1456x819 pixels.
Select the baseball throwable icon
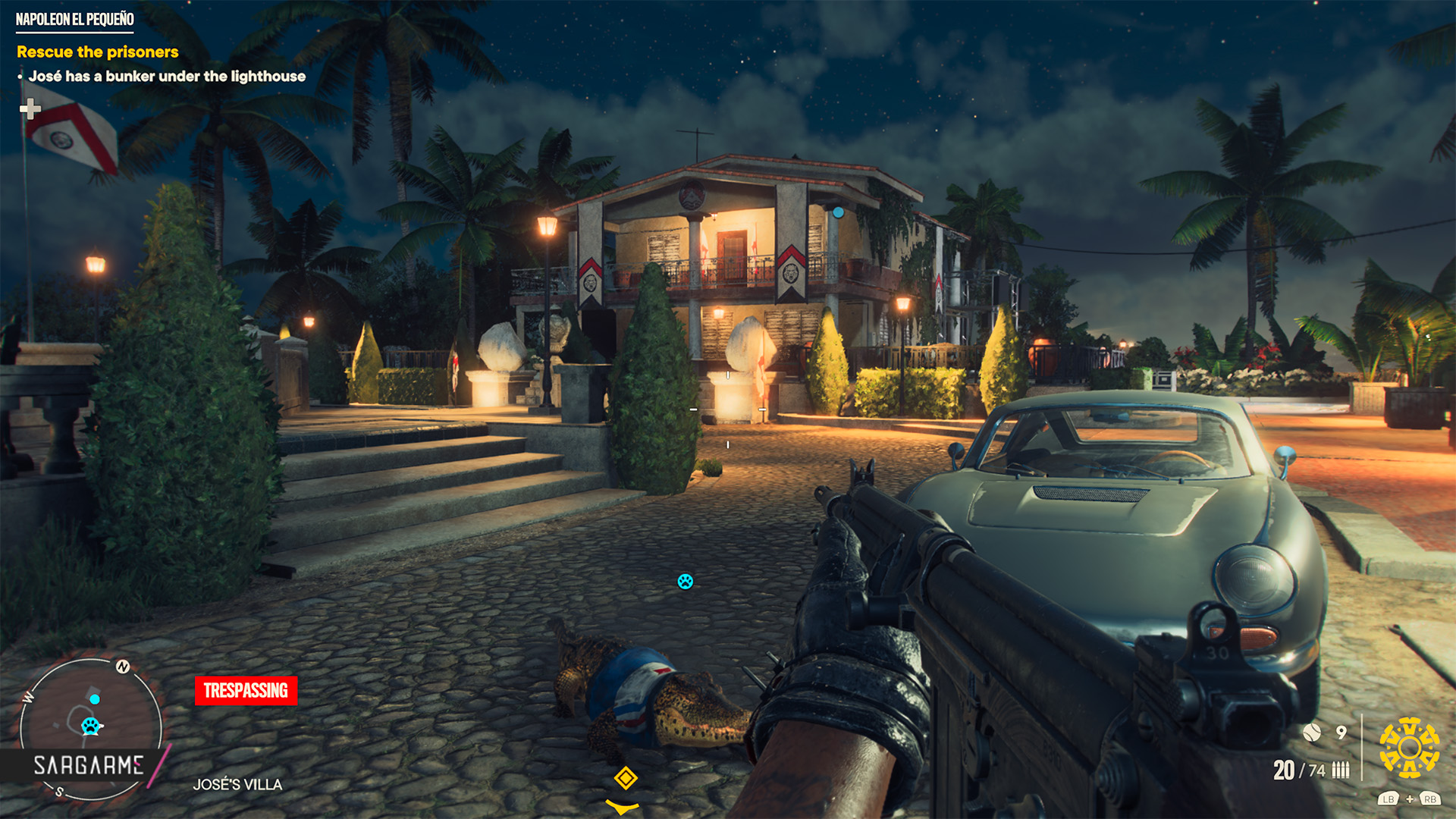[1312, 732]
